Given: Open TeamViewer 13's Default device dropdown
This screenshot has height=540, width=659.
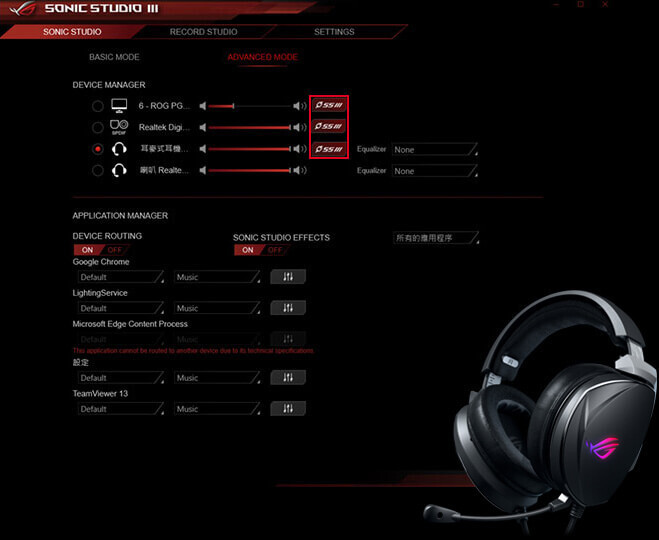Looking at the screenshot, I should point(118,409).
